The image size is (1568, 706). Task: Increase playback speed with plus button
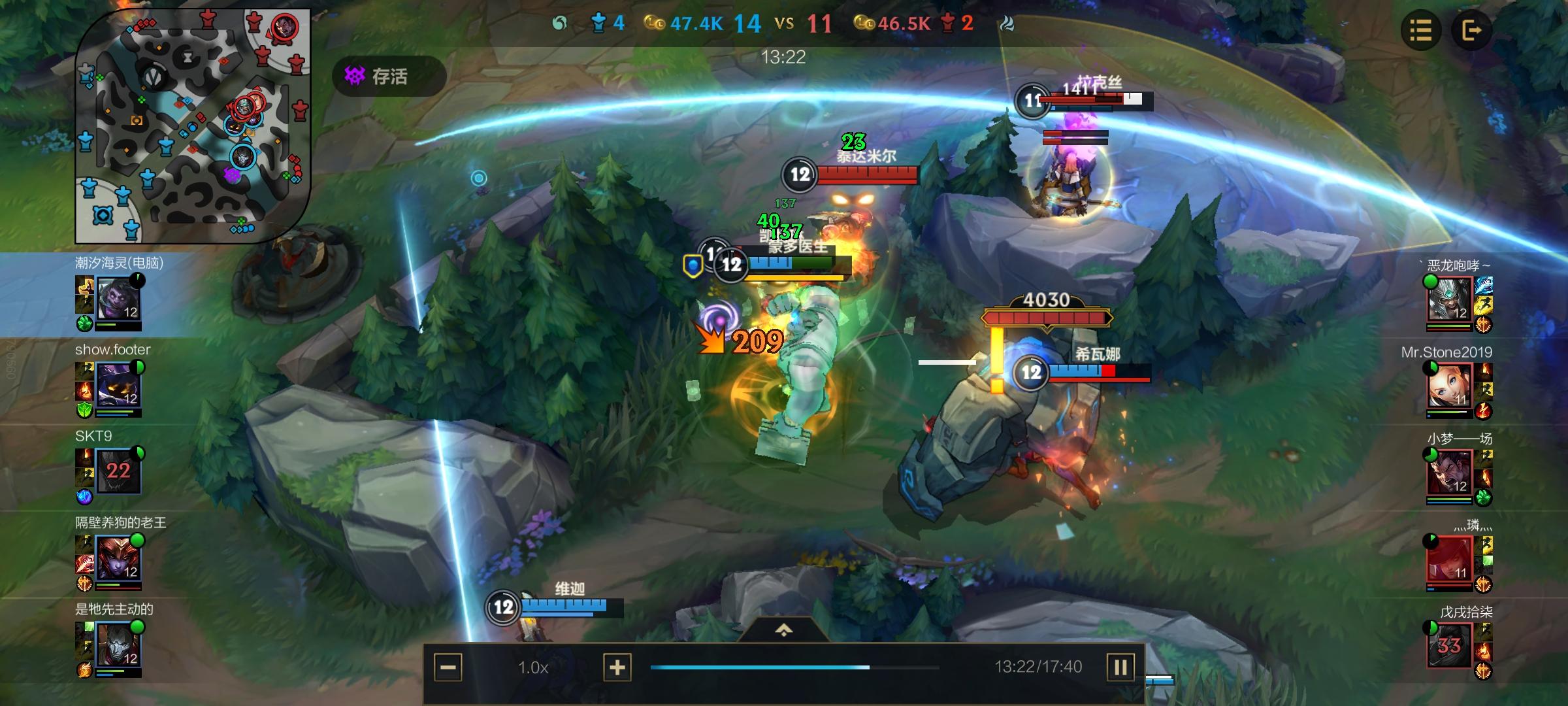(x=617, y=667)
